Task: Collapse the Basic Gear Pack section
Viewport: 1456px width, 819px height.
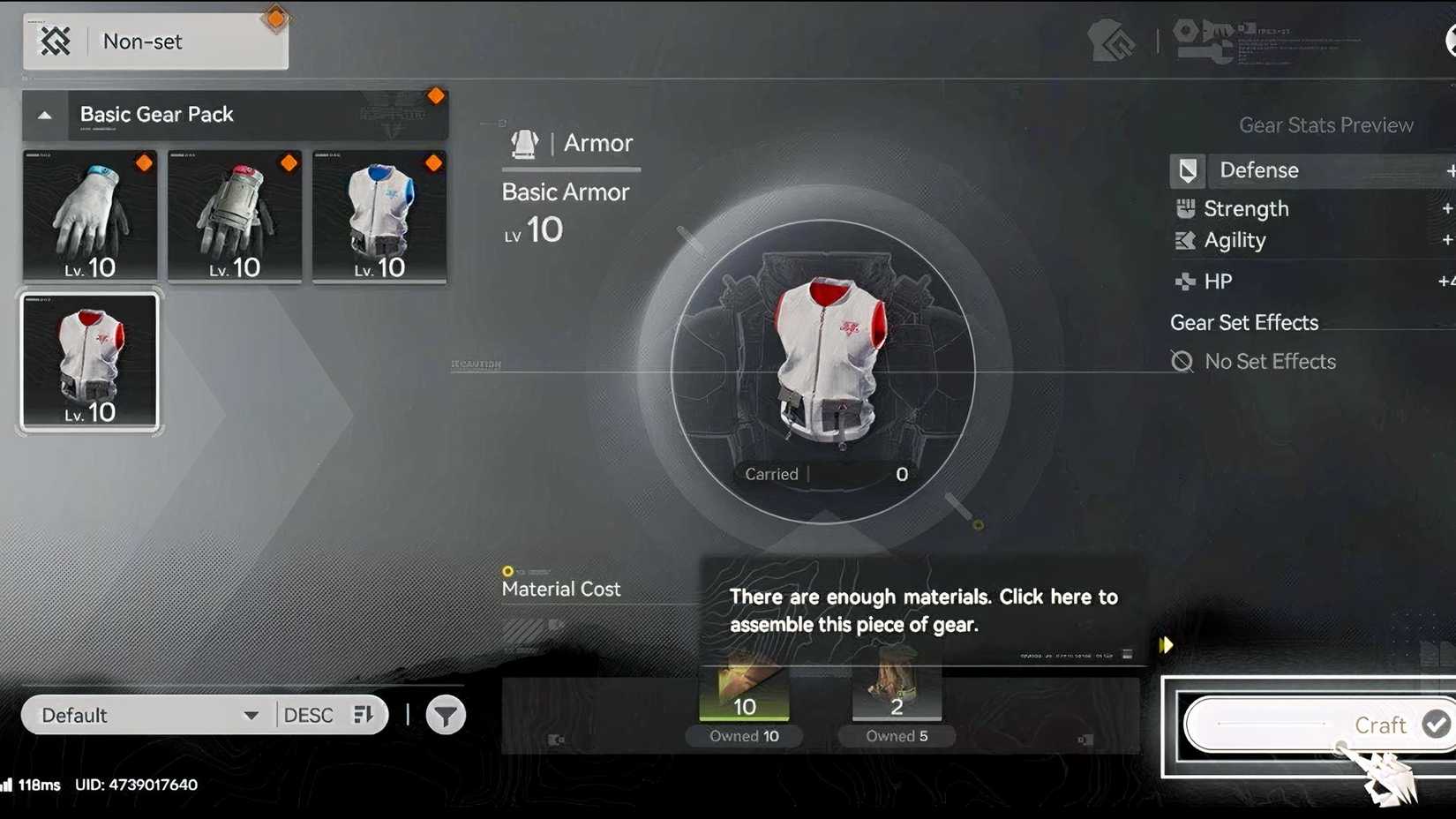Action: click(44, 114)
